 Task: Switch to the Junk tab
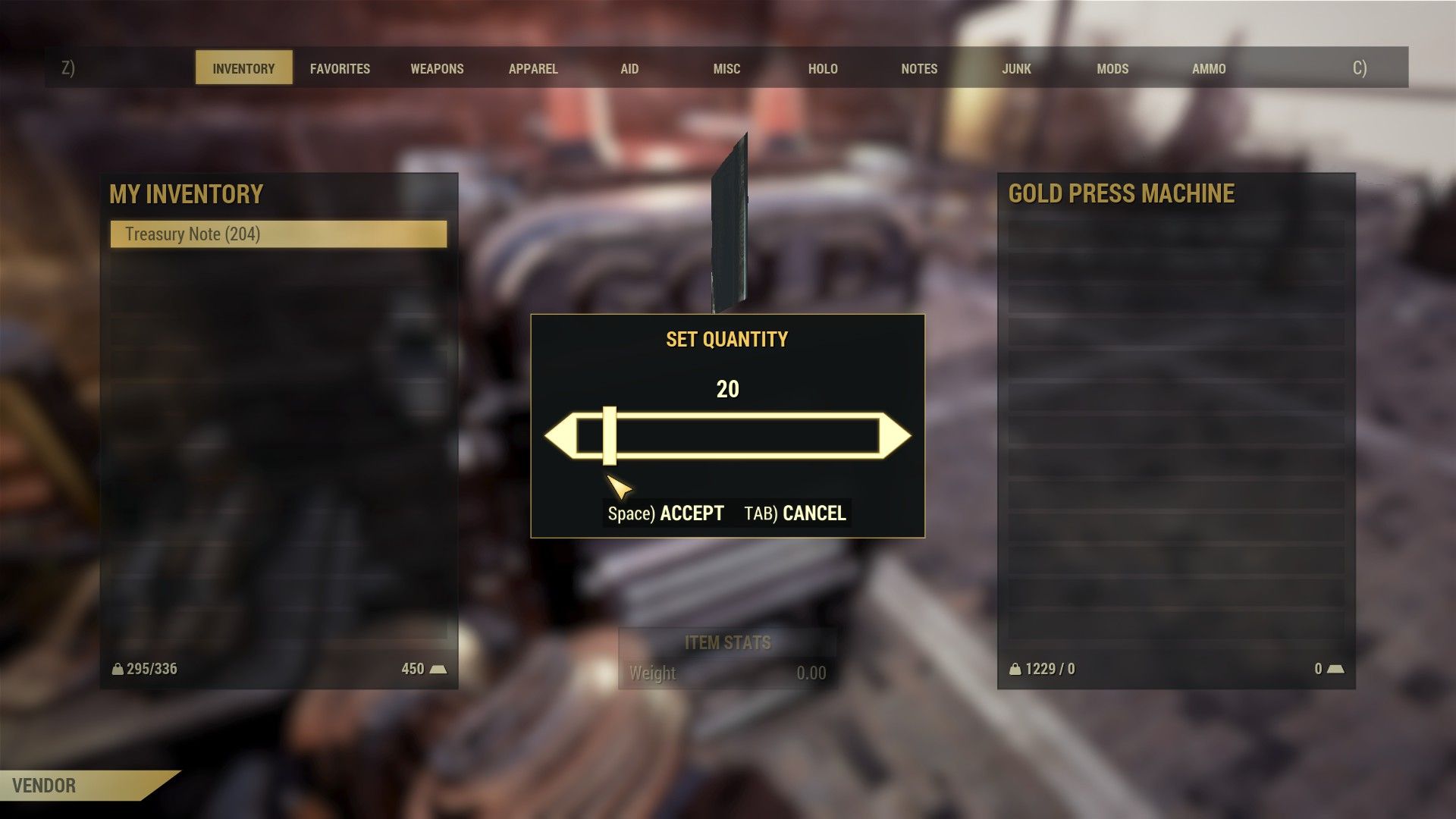tap(1016, 68)
